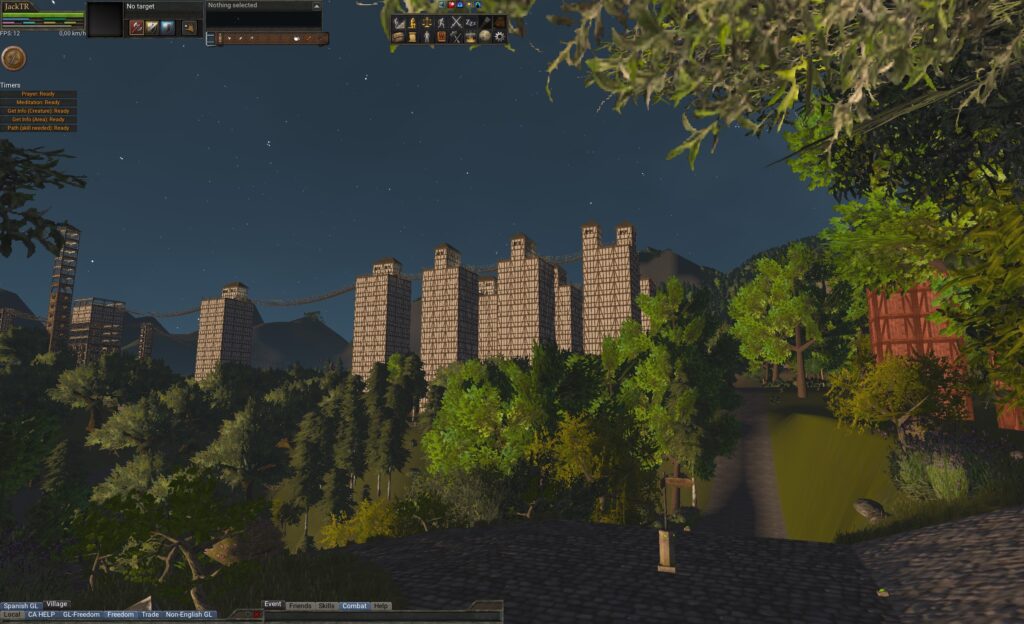Switch to the GL-Freedom chat channel
Image resolution: width=1024 pixels, height=624 pixels.
81,614
